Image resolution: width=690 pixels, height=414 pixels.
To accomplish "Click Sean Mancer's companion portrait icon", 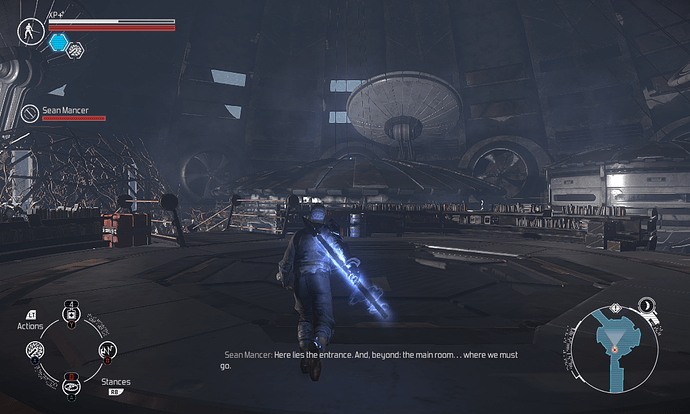I will click(30, 114).
